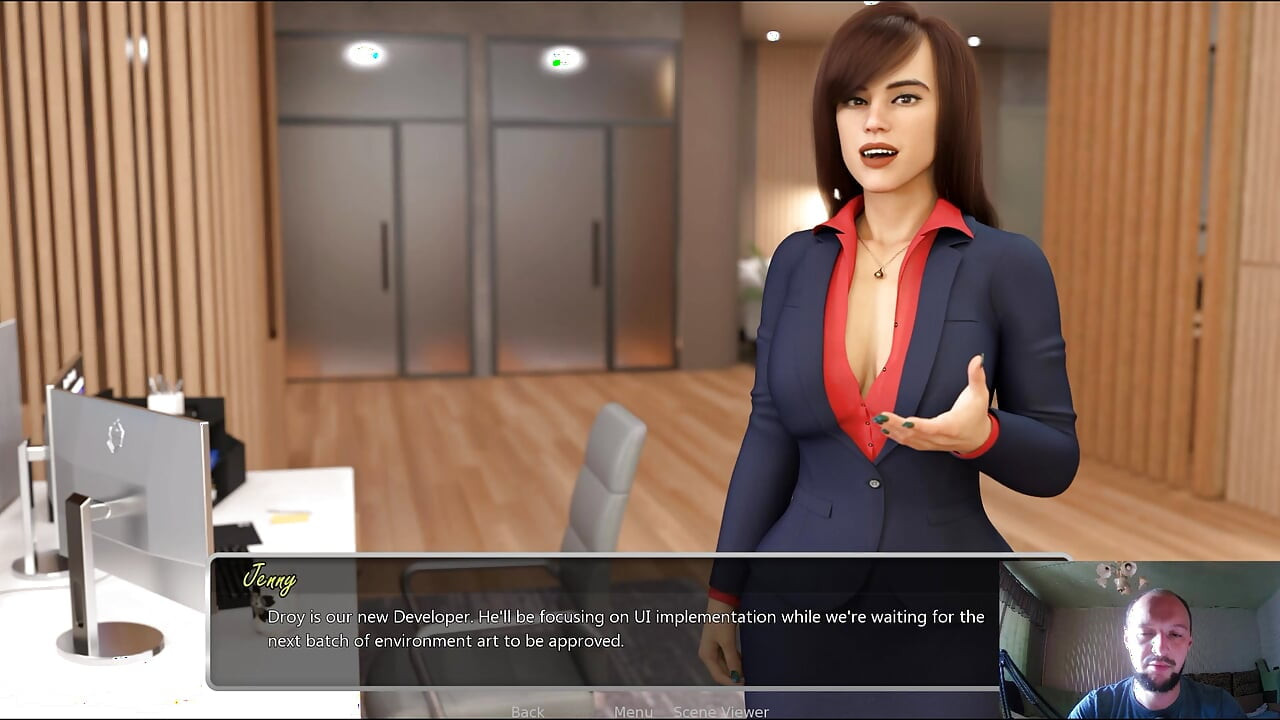Click Jenny's name label on the textbox
Image resolution: width=1280 pixels, height=720 pixels.
click(x=272, y=580)
